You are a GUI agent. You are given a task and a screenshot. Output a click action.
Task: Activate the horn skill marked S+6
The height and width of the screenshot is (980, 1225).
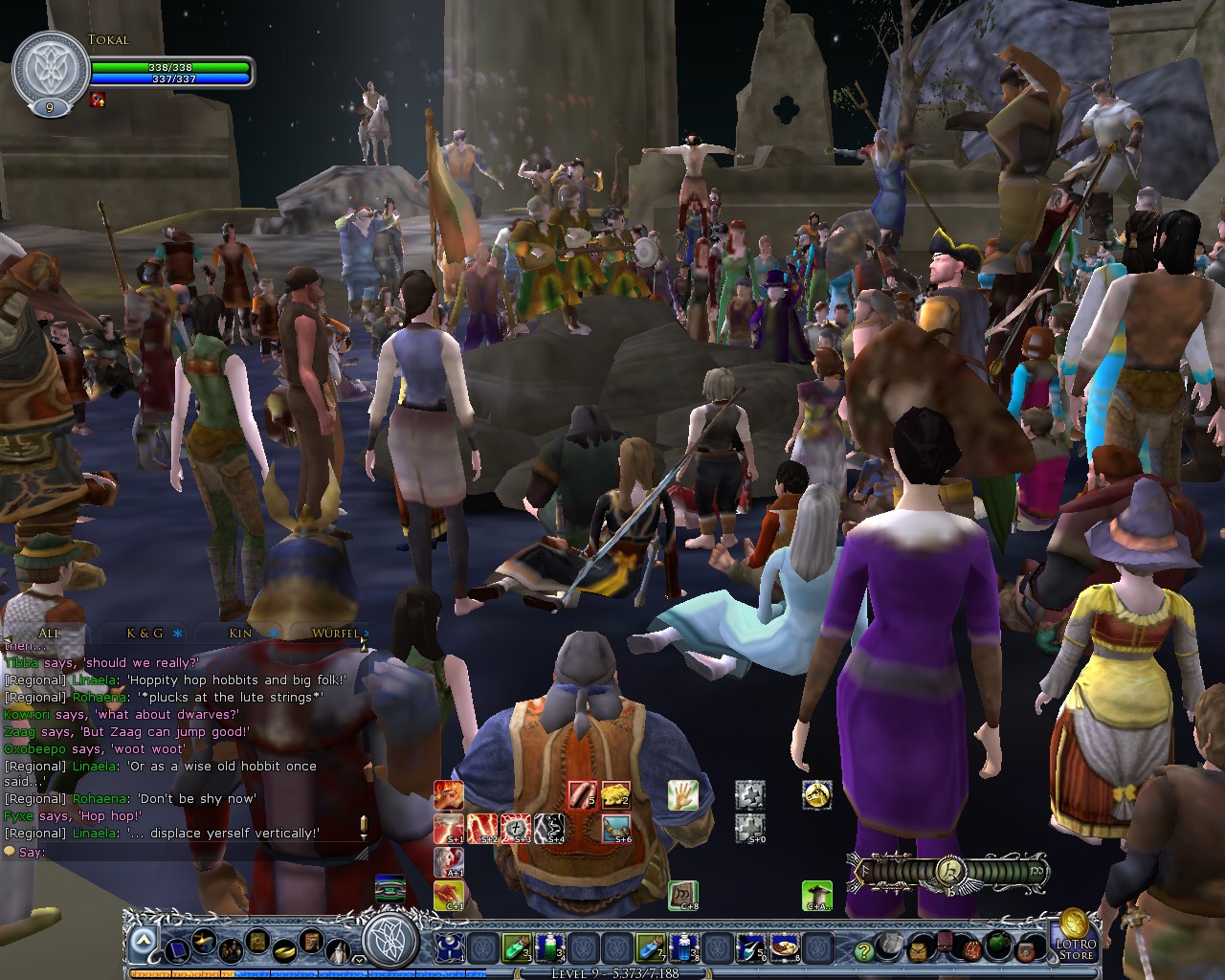(617, 829)
